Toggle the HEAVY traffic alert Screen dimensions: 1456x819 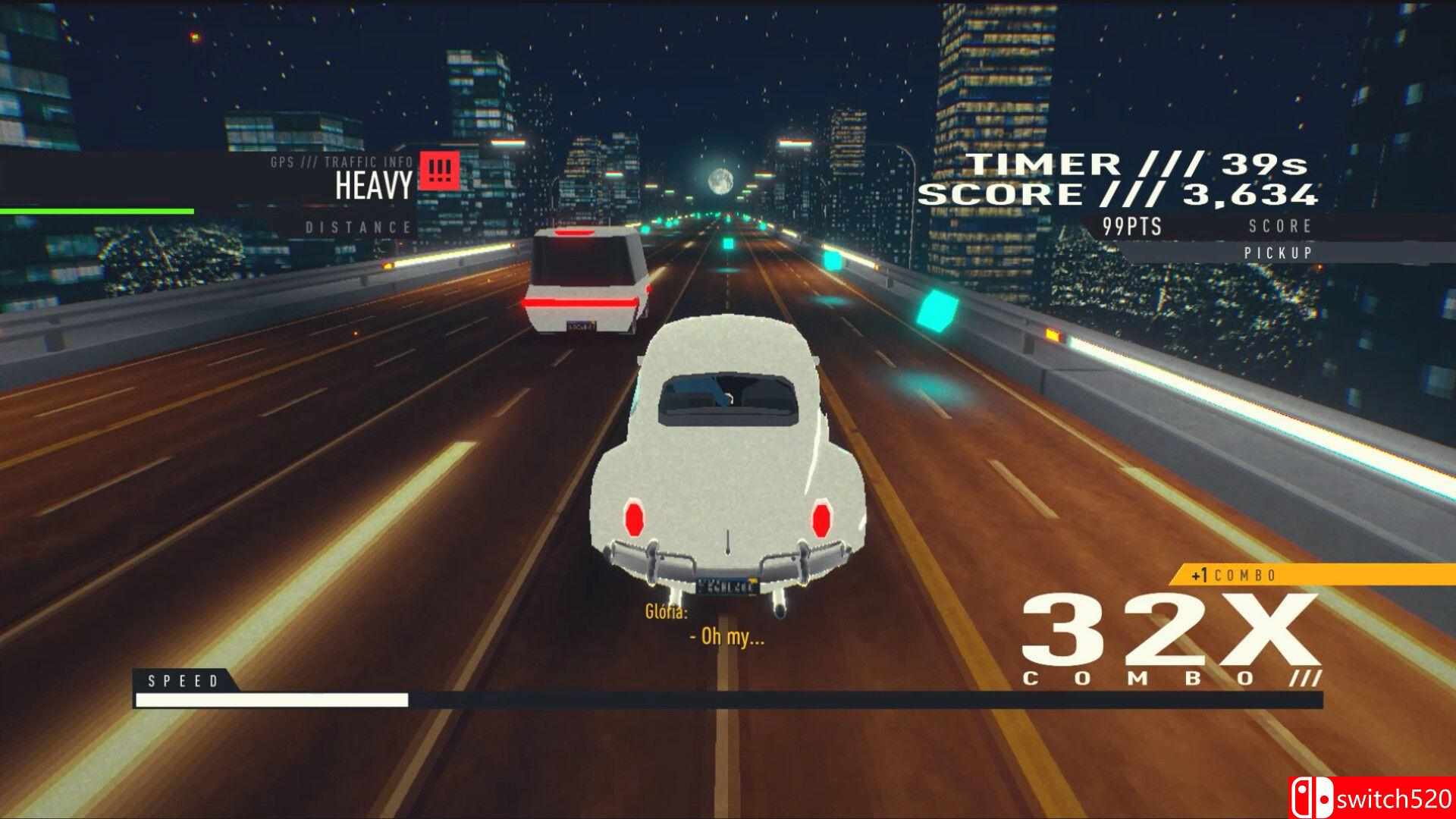coord(375,184)
